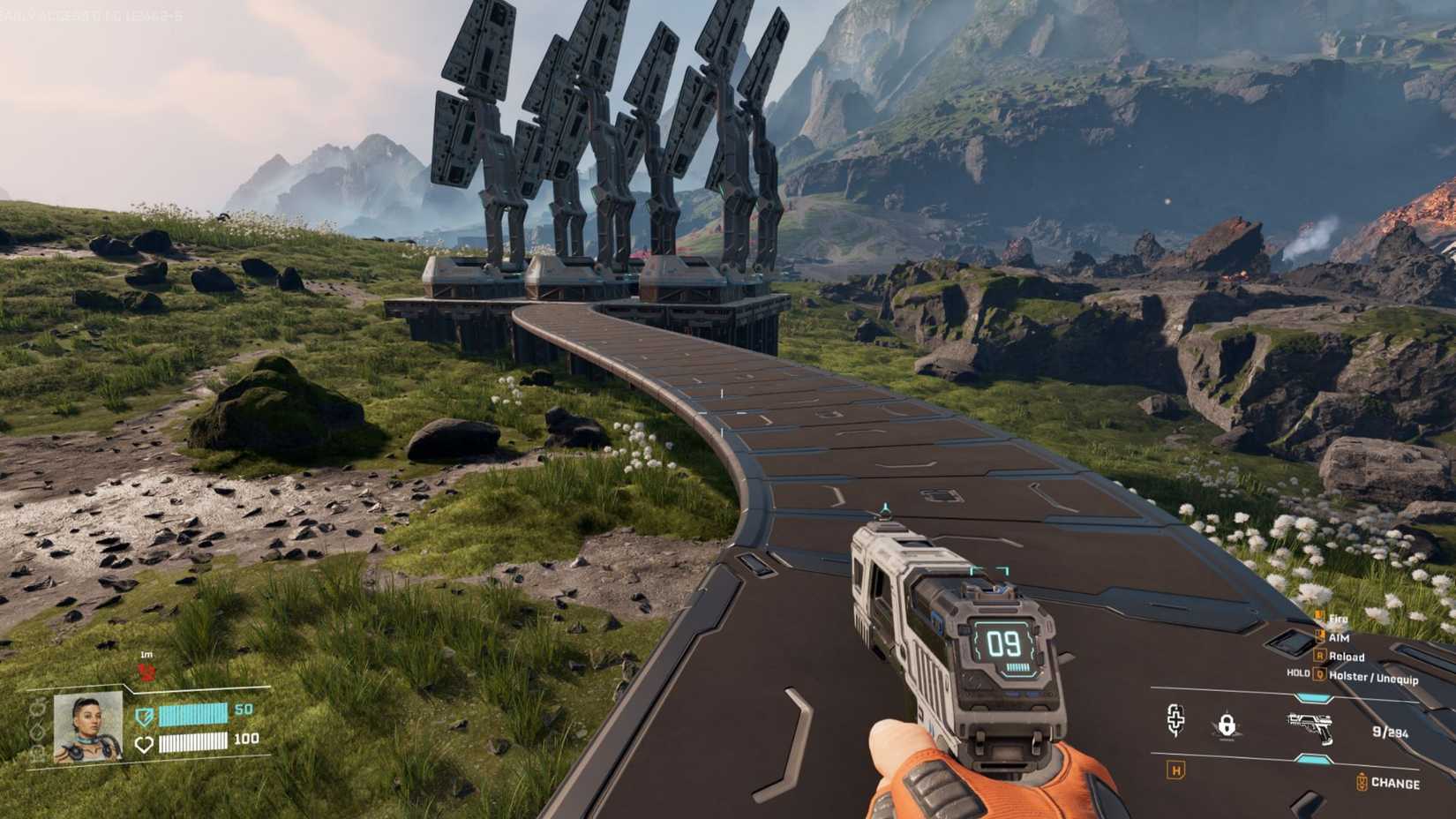Expand the upper cyan chevron above the weapon bar
Screen dimensions: 1456x819
tap(1312, 697)
